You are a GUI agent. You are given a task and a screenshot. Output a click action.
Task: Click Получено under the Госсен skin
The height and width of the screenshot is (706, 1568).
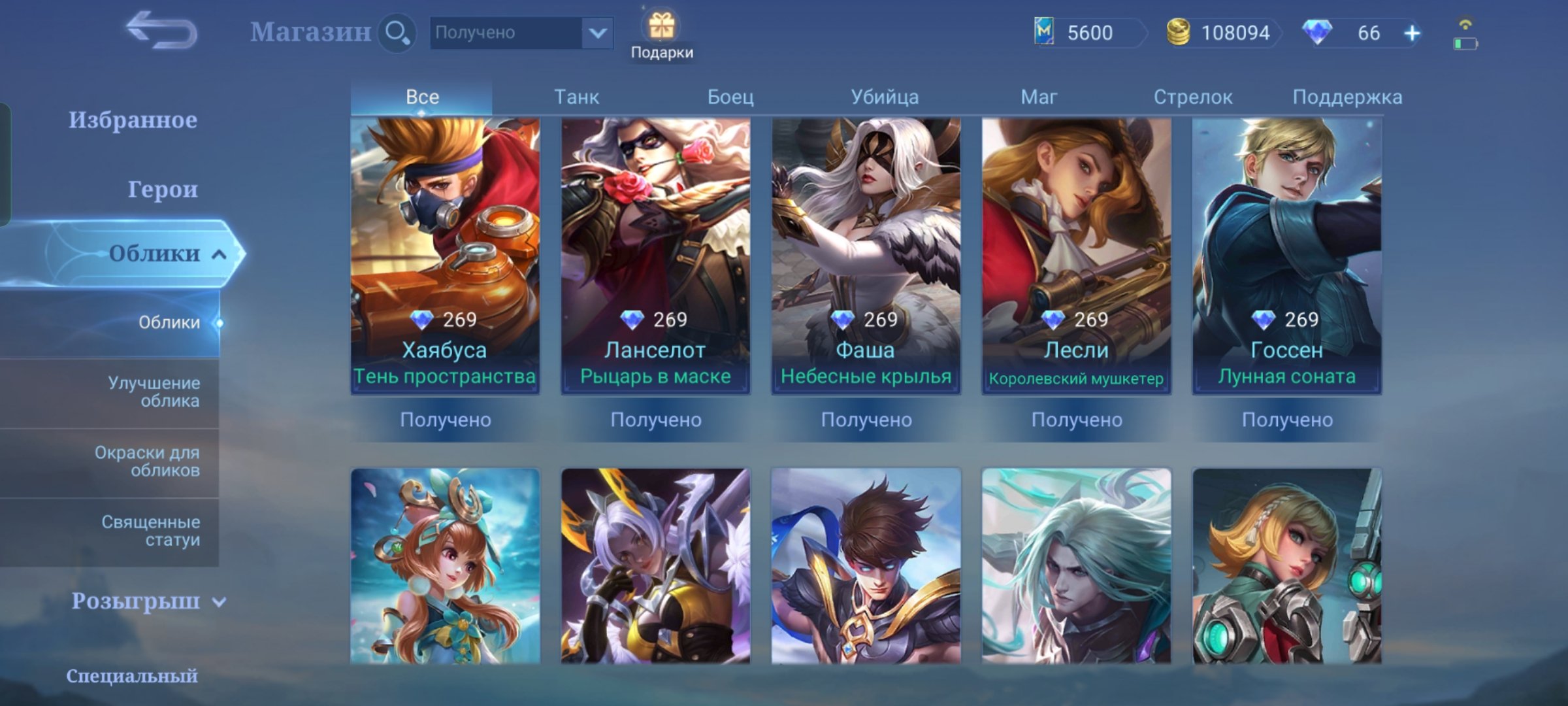tap(1287, 420)
